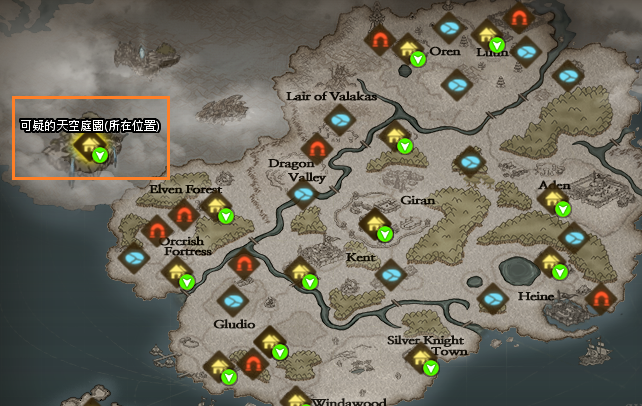Click the red gate marker next to Heine
Viewport: 642px width, 406px height.
click(600, 298)
